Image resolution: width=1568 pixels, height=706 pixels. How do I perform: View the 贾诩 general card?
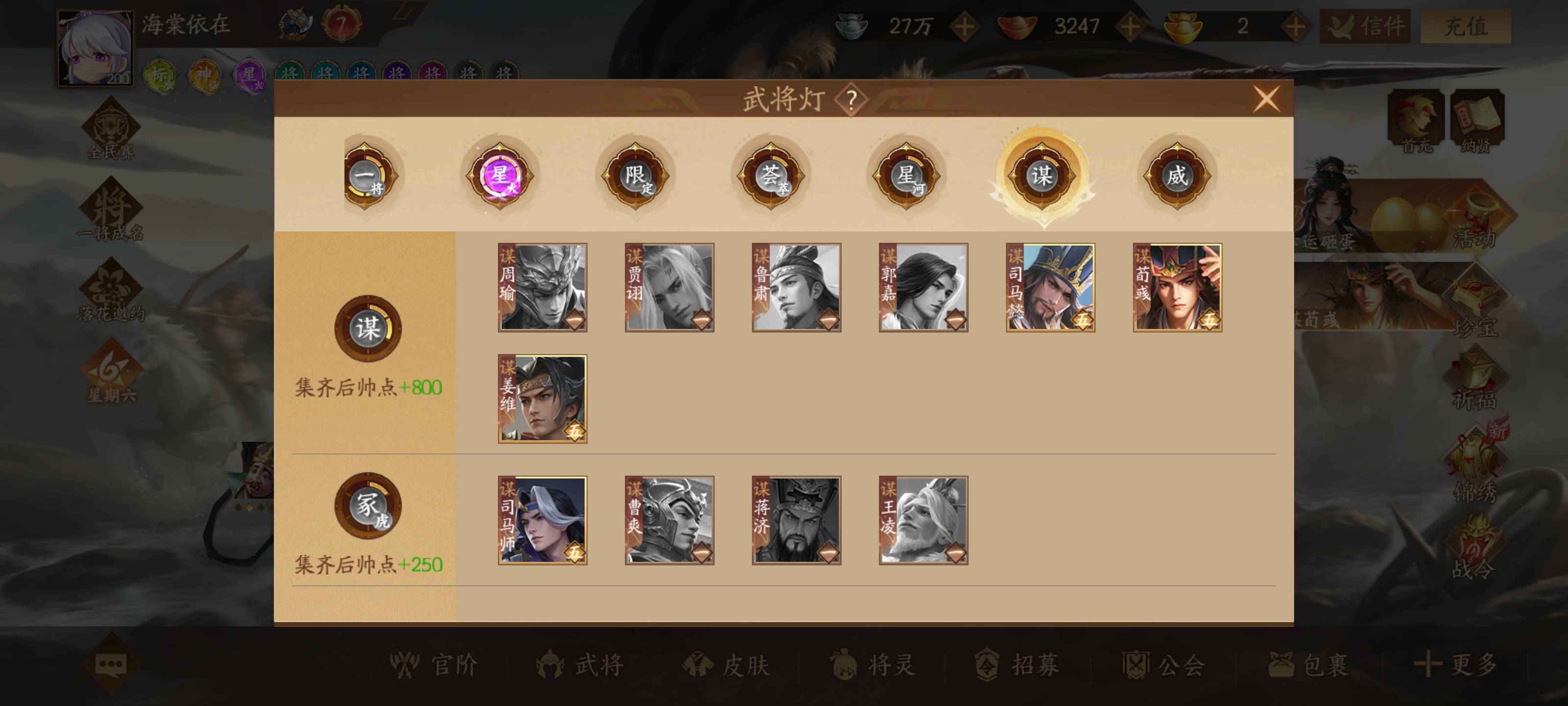click(669, 287)
